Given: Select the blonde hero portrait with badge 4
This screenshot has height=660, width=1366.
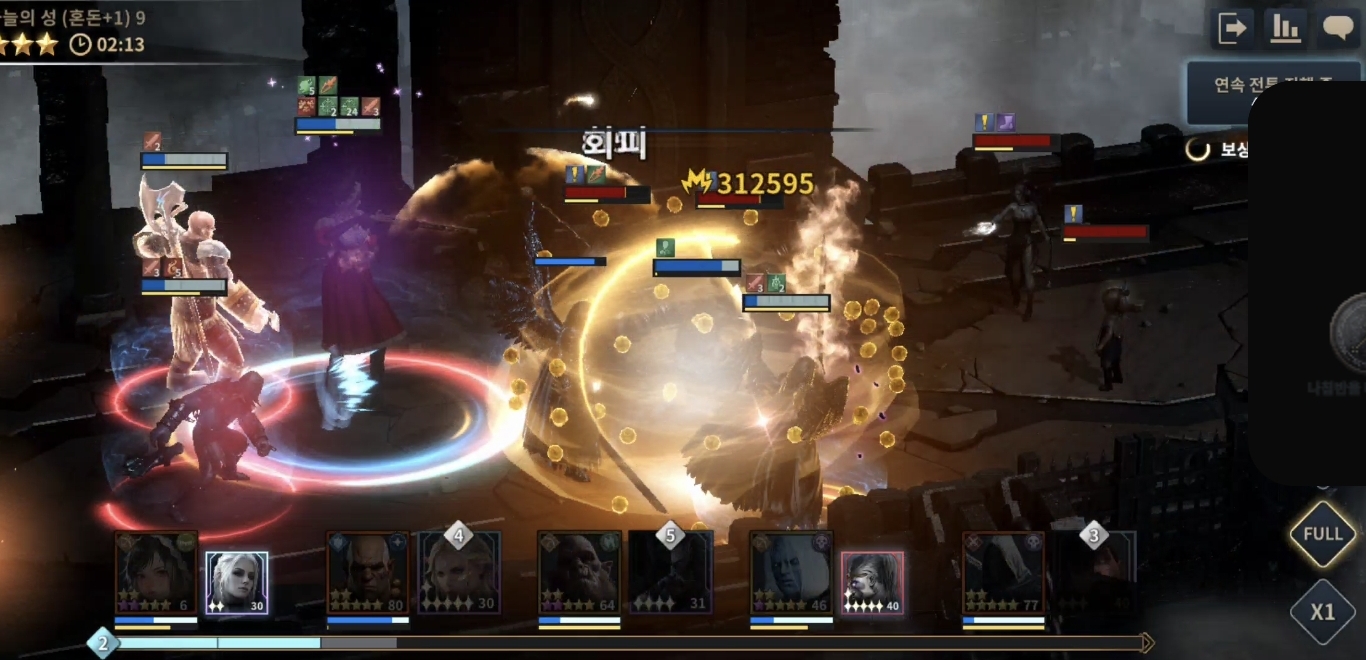Looking at the screenshot, I should pyautogui.click(x=459, y=574).
